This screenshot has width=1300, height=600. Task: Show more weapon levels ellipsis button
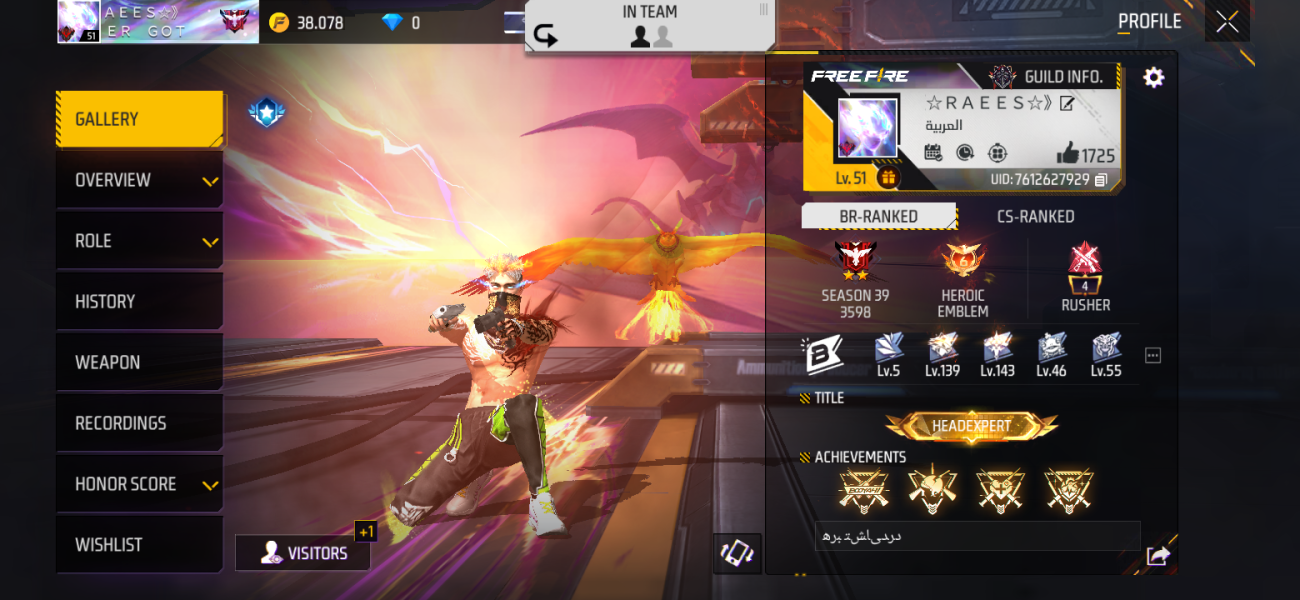(1153, 355)
